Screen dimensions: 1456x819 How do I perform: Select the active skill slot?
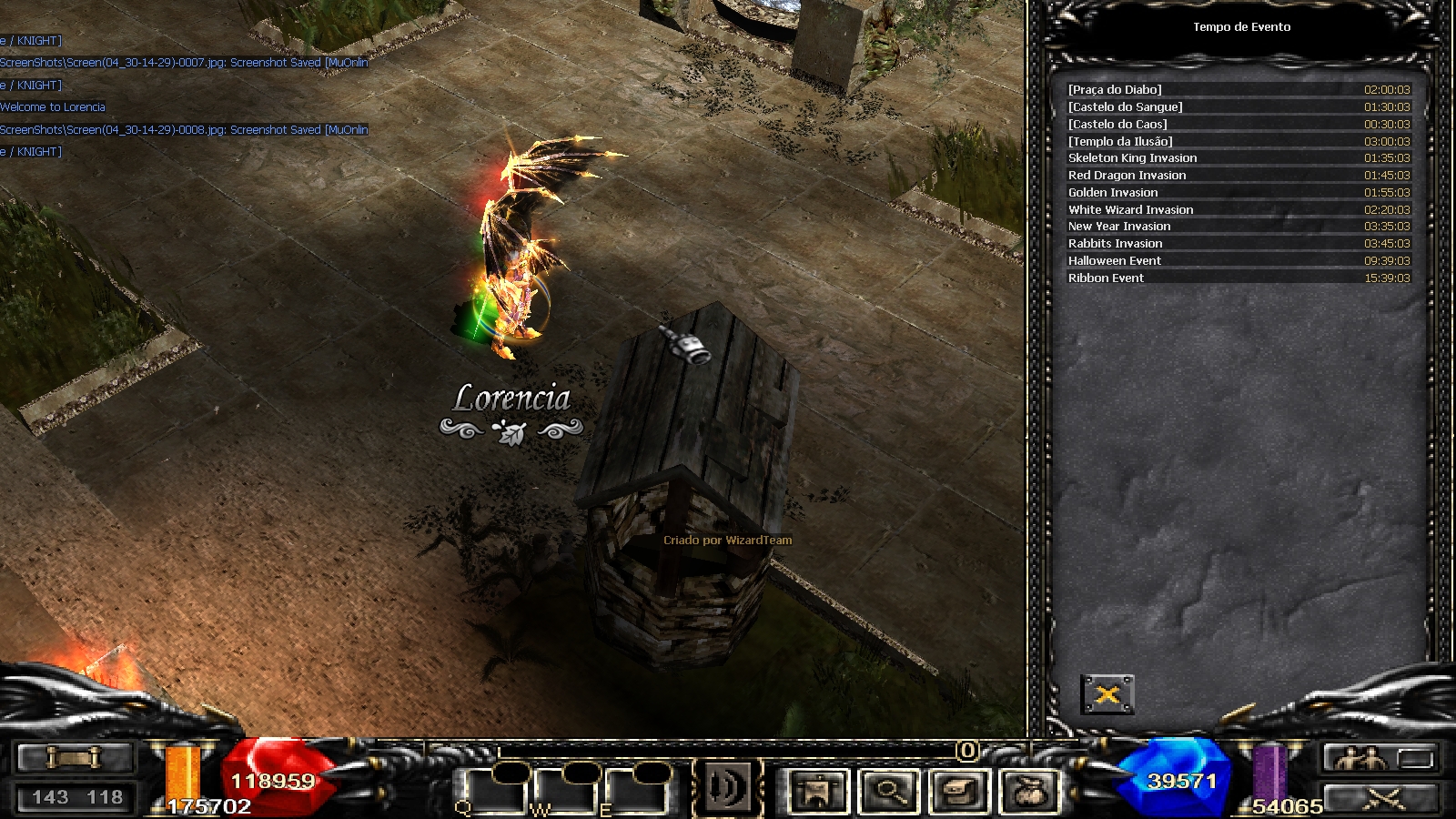click(726, 787)
